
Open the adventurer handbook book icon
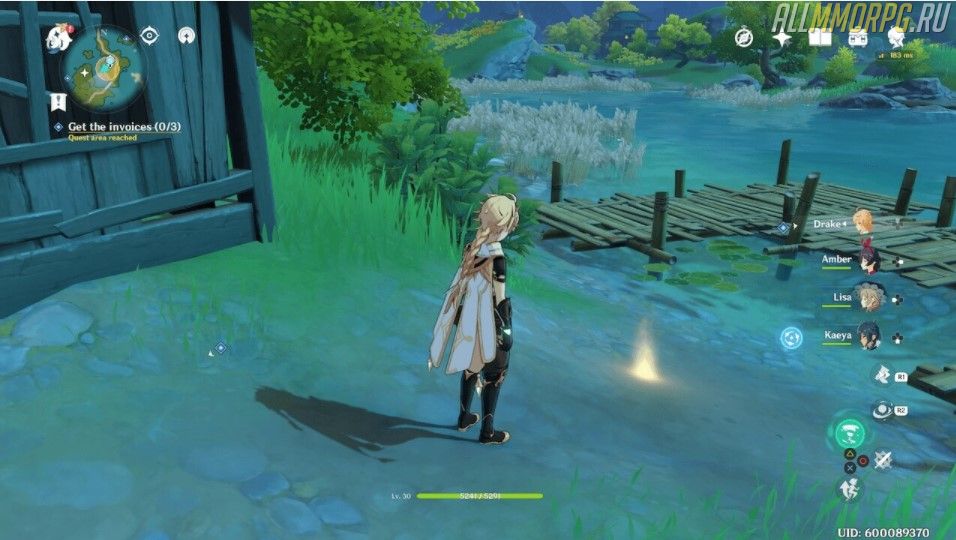click(820, 37)
